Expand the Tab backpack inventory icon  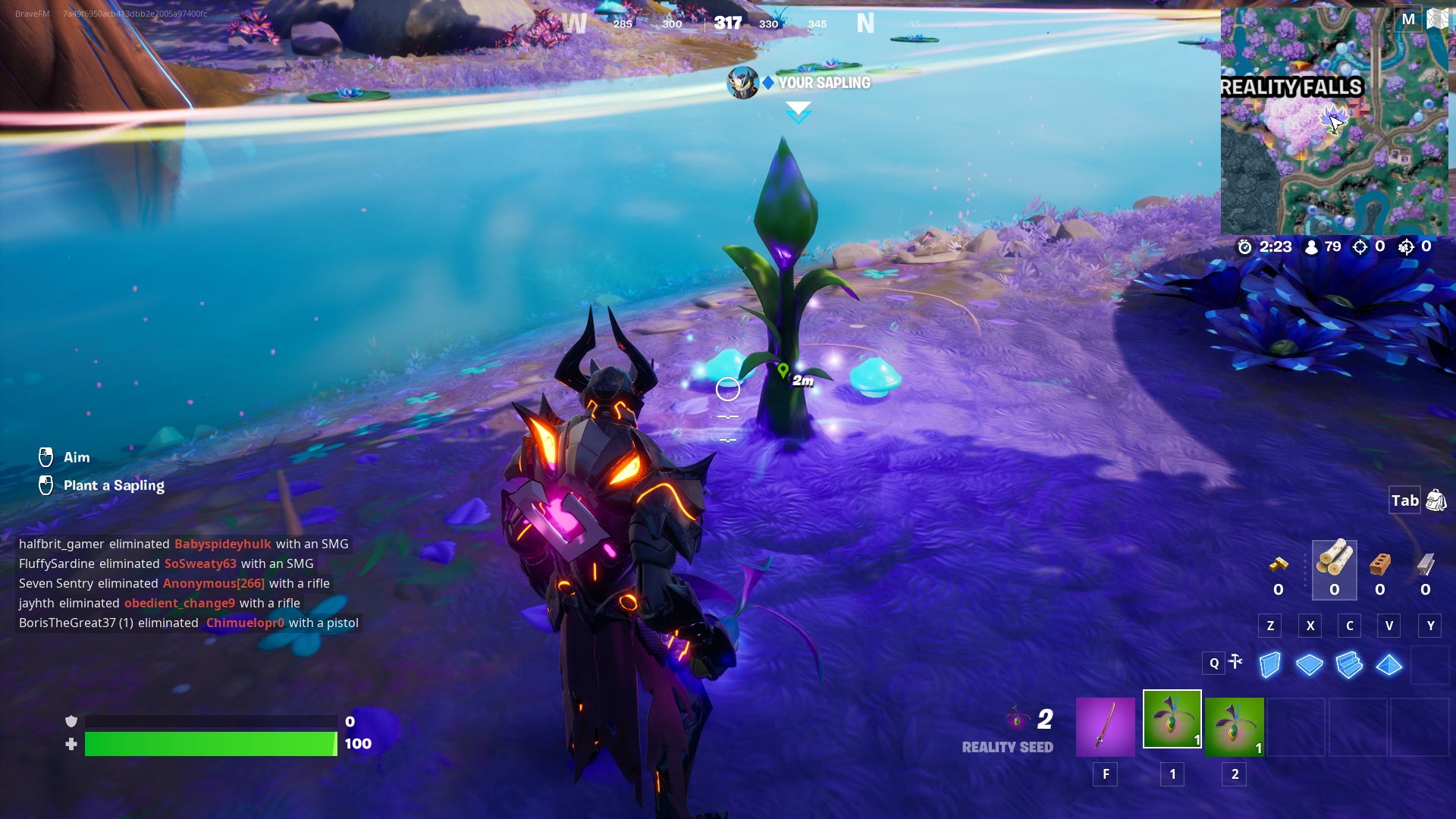[x=1436, y=500]
